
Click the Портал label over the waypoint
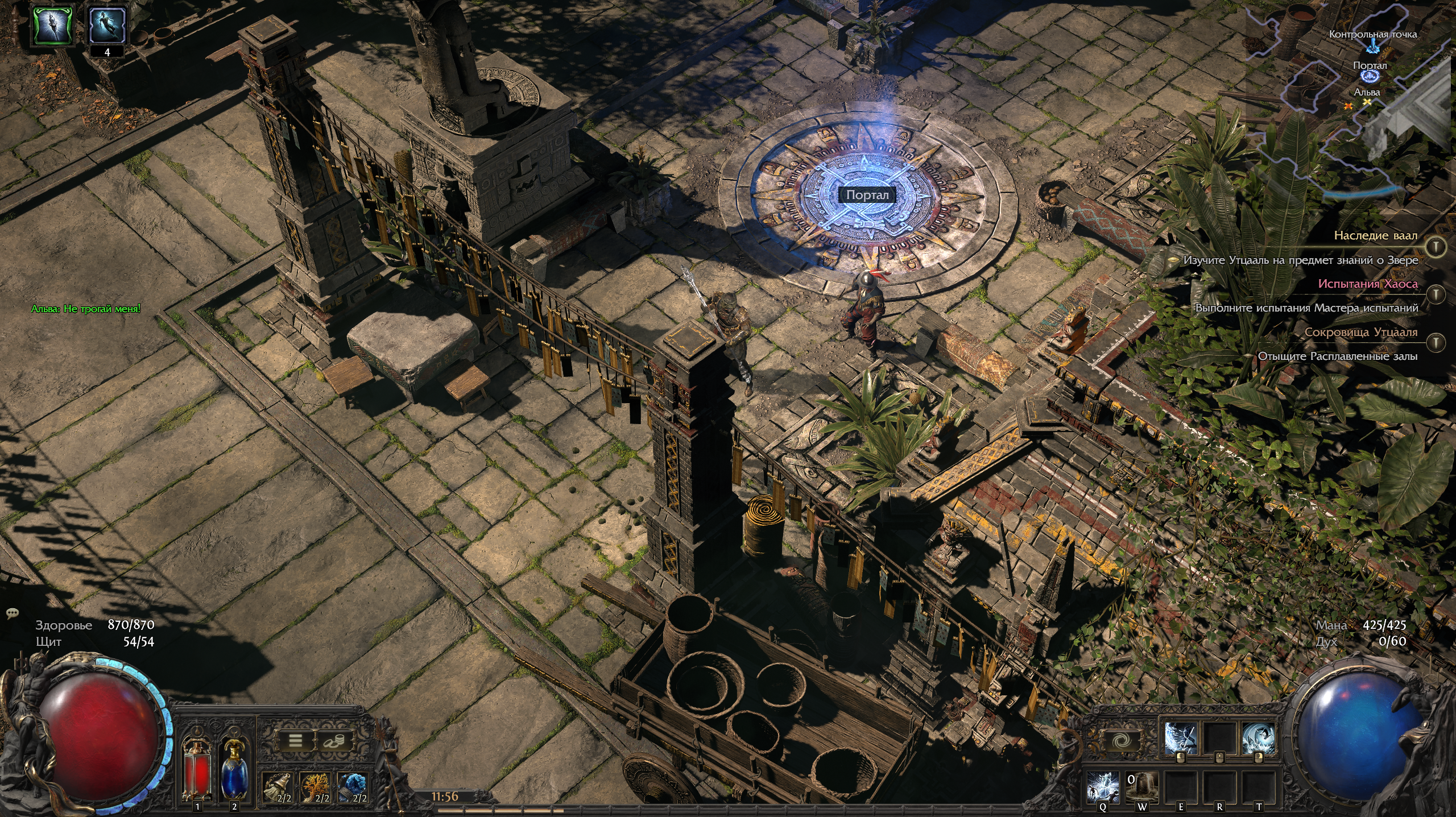coord(867,195)
